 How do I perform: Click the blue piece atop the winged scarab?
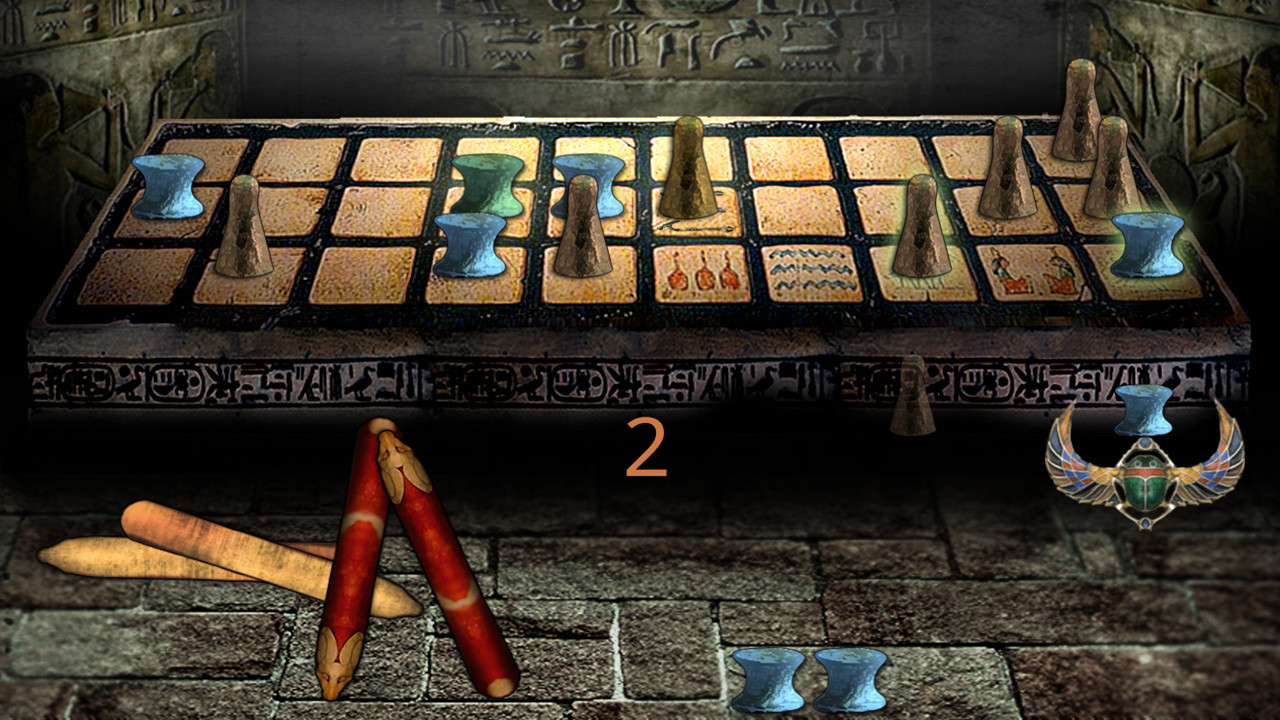(x=1140, y=412)
